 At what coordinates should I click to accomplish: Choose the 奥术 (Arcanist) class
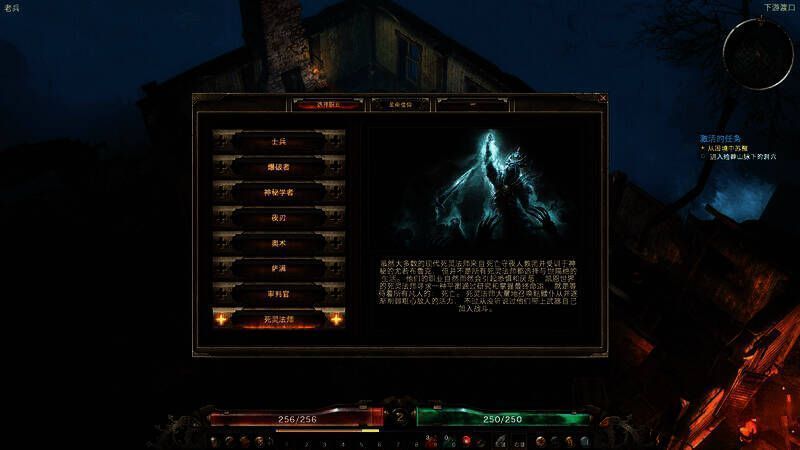278,242
